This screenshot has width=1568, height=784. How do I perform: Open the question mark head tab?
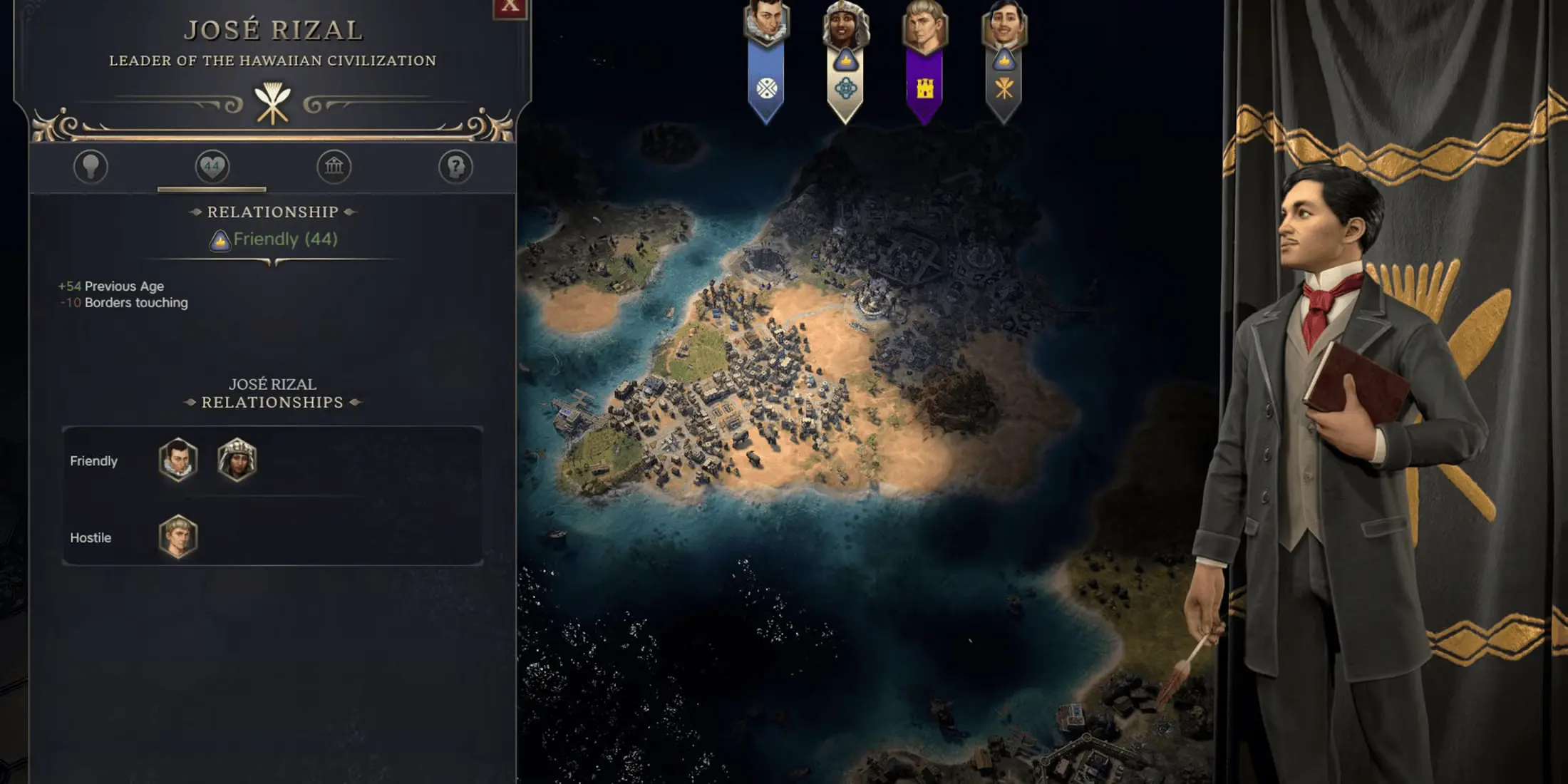point(455,167)
